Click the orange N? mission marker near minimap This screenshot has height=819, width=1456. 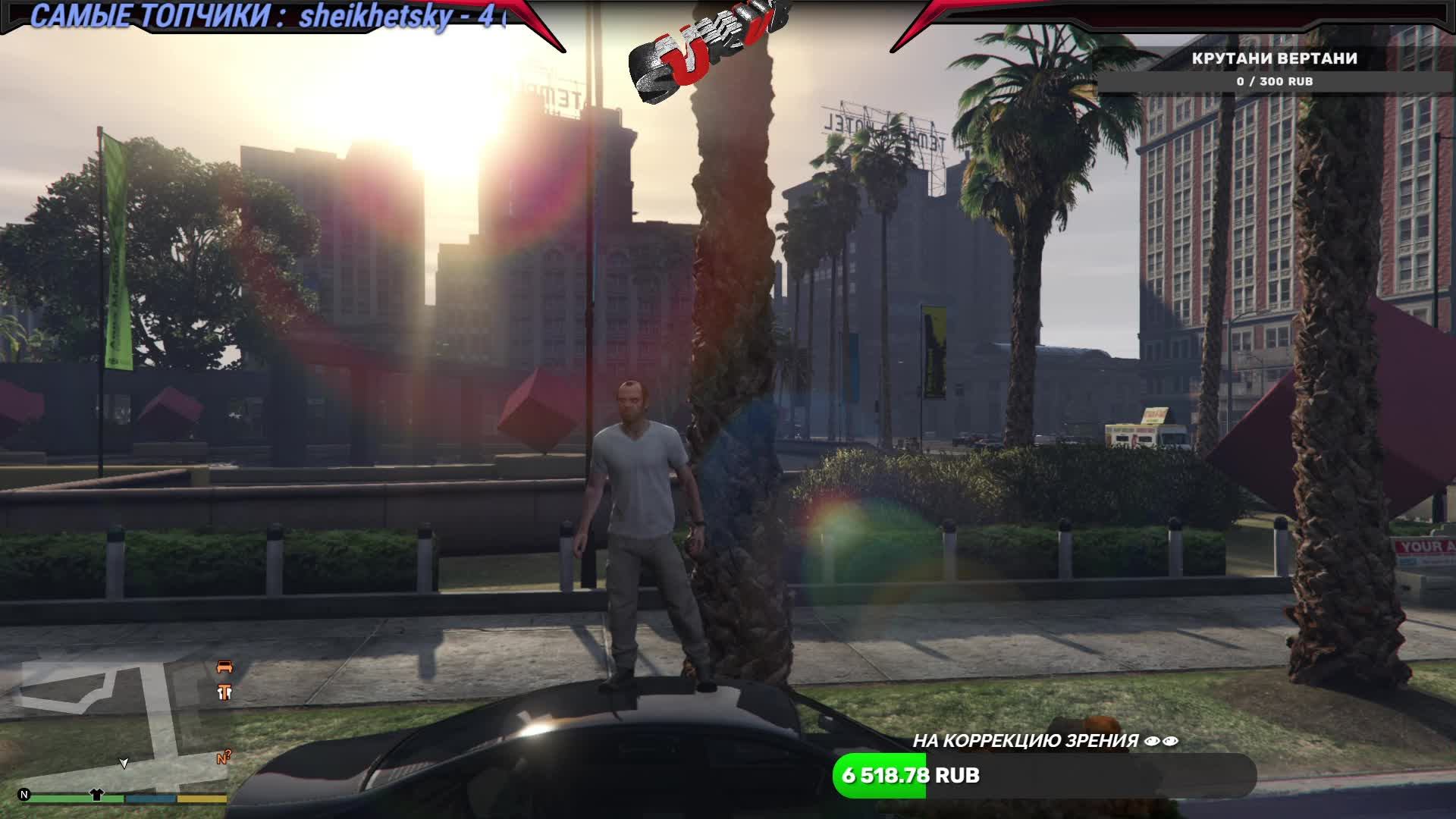pos(224,758)
